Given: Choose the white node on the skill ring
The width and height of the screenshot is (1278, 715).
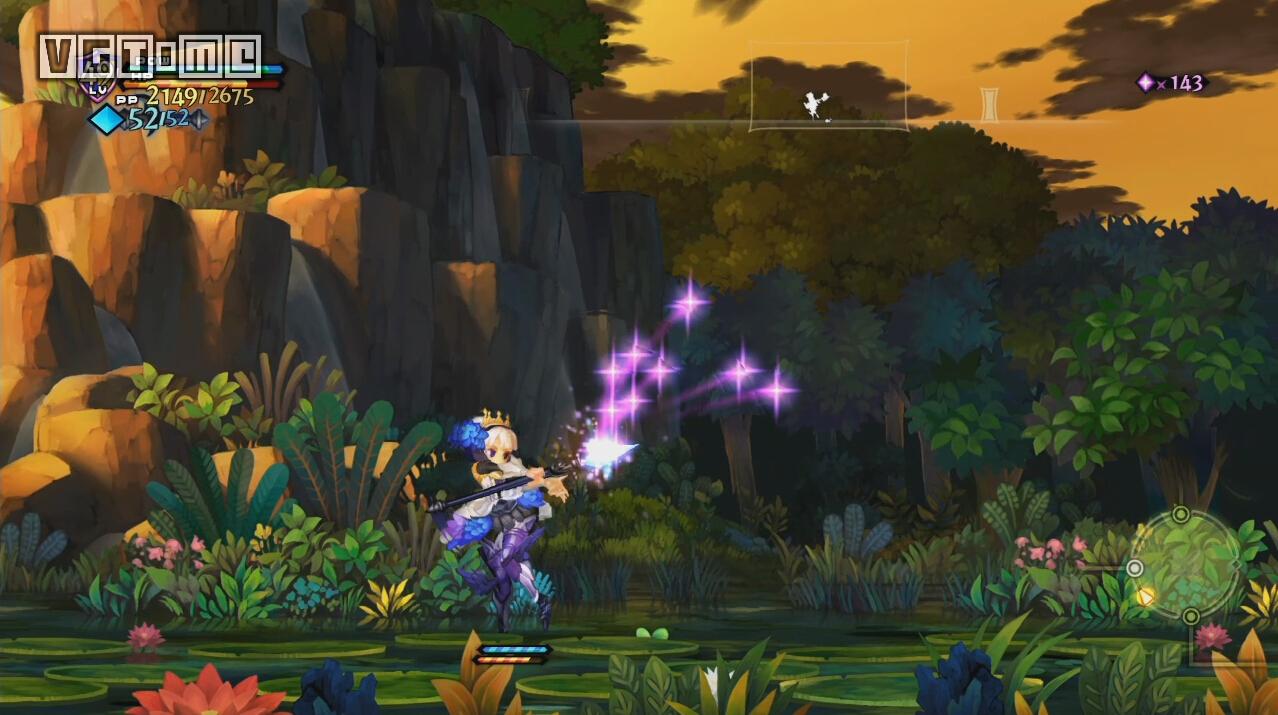Looking at the screenshot, I should click(x=1134, y=568).
